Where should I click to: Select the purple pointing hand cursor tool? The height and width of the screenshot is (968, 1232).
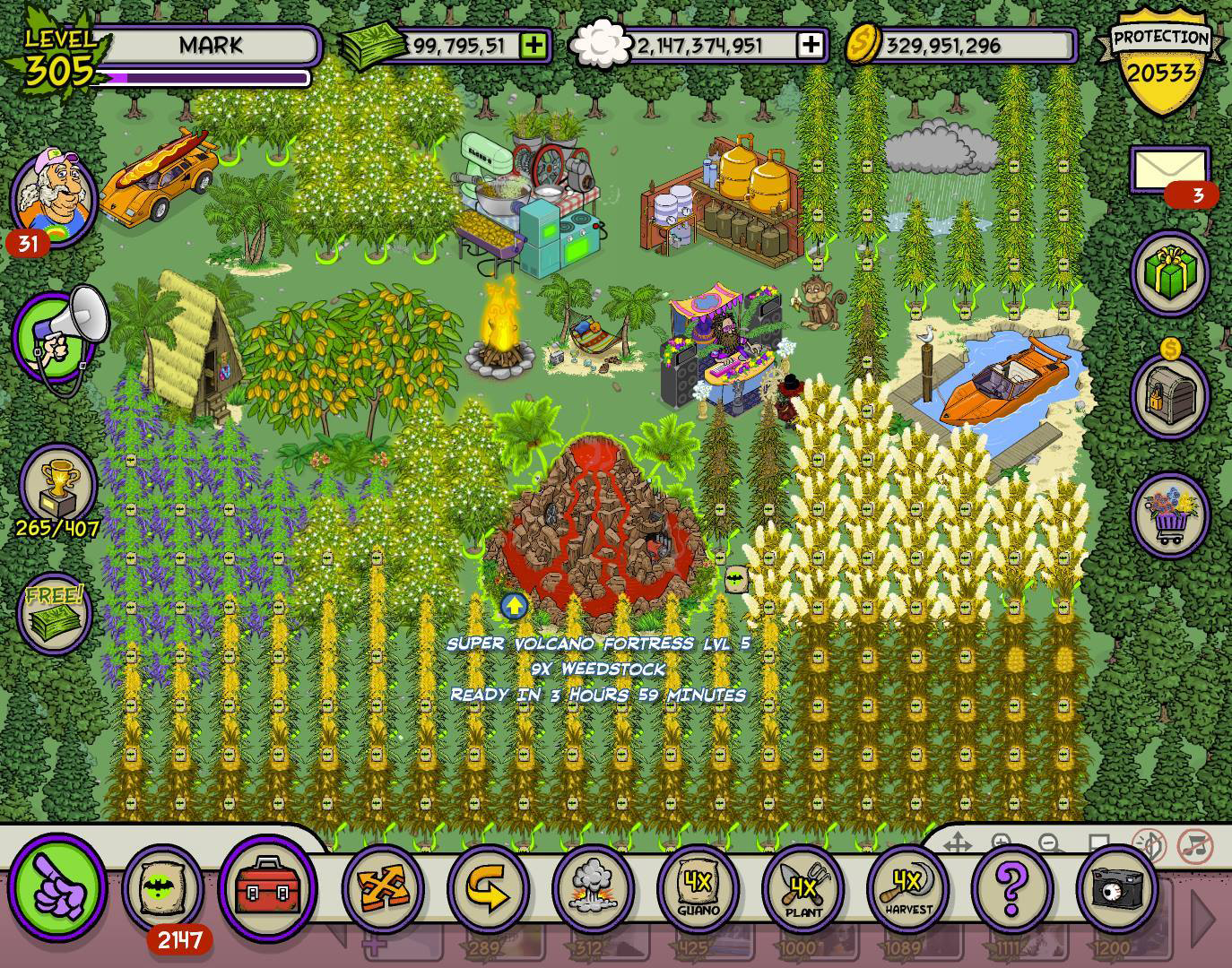[x=58, y=886]
